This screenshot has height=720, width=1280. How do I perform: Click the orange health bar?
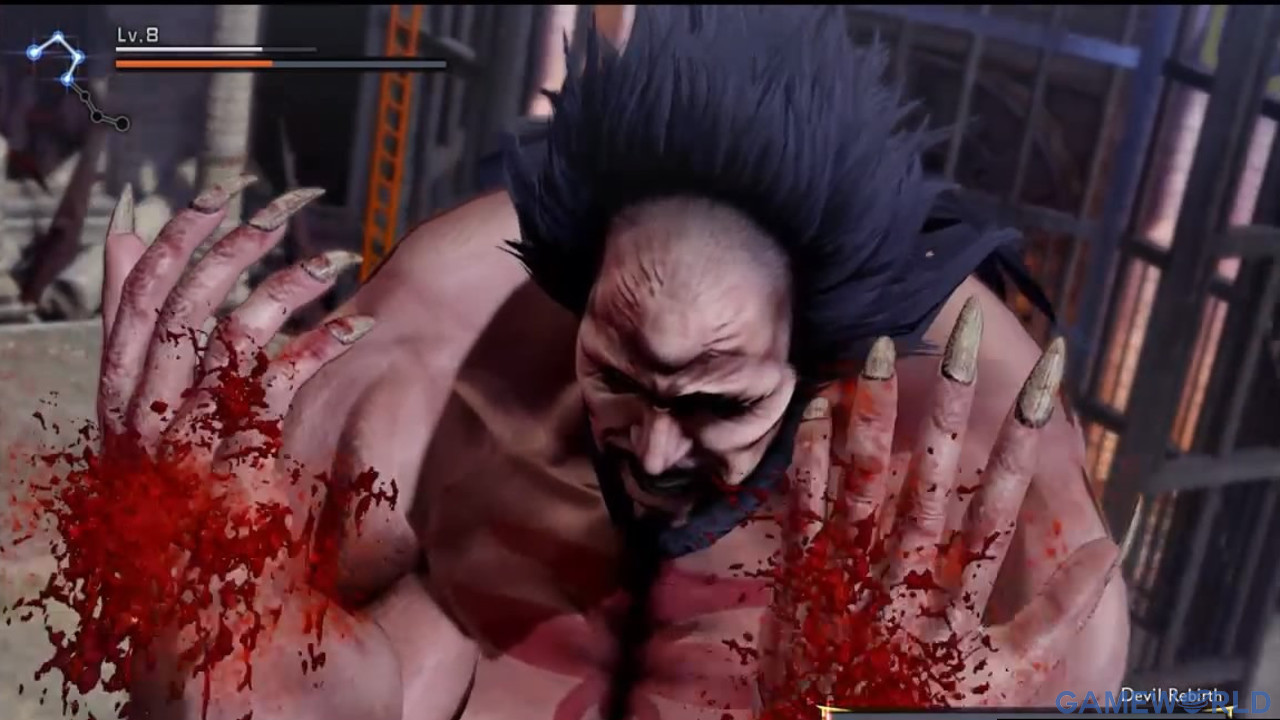(x=195, y=63)
